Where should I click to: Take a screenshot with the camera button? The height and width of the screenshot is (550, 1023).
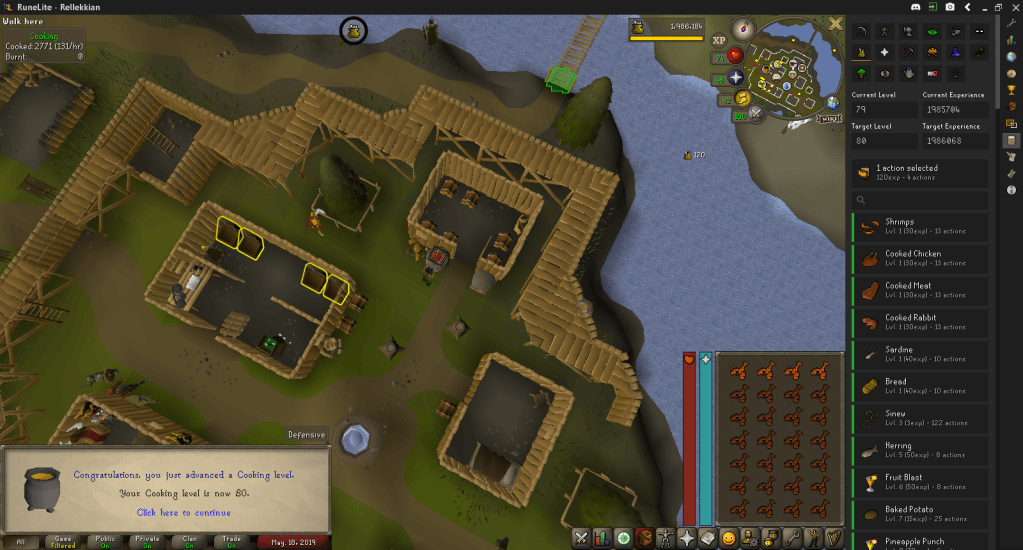click(x=949, y=6)
